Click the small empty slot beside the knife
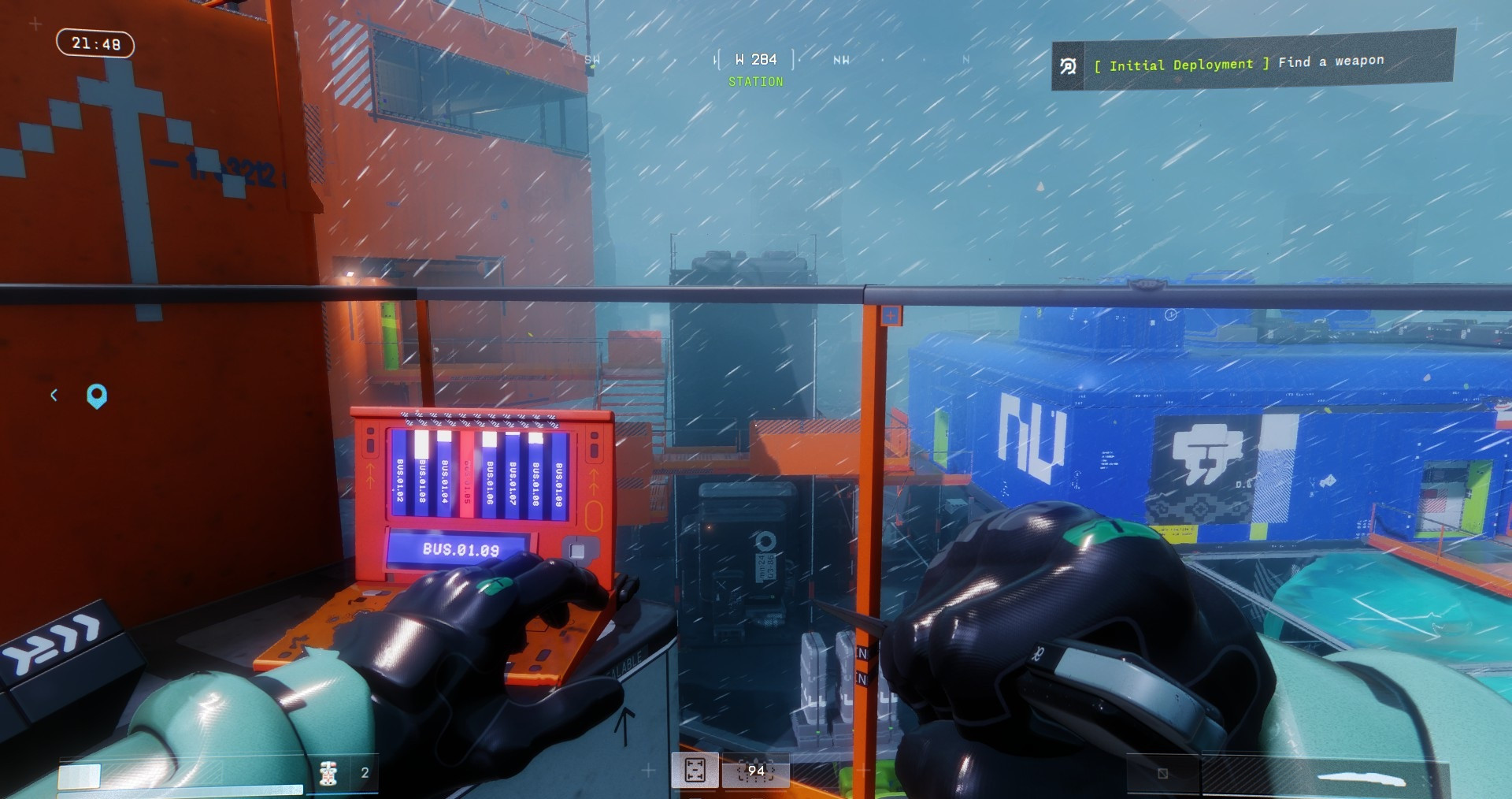This screenshot has height=799, width=1512. click(1162, 773)
